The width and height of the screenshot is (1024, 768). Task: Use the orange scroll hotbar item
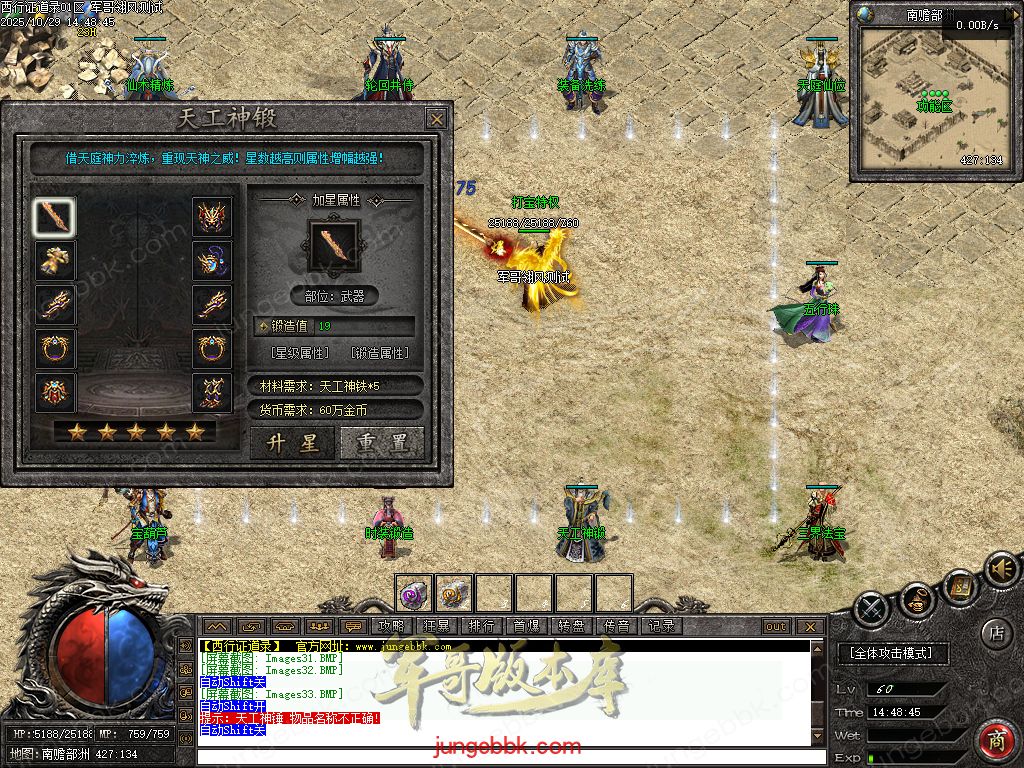(454, 593)
